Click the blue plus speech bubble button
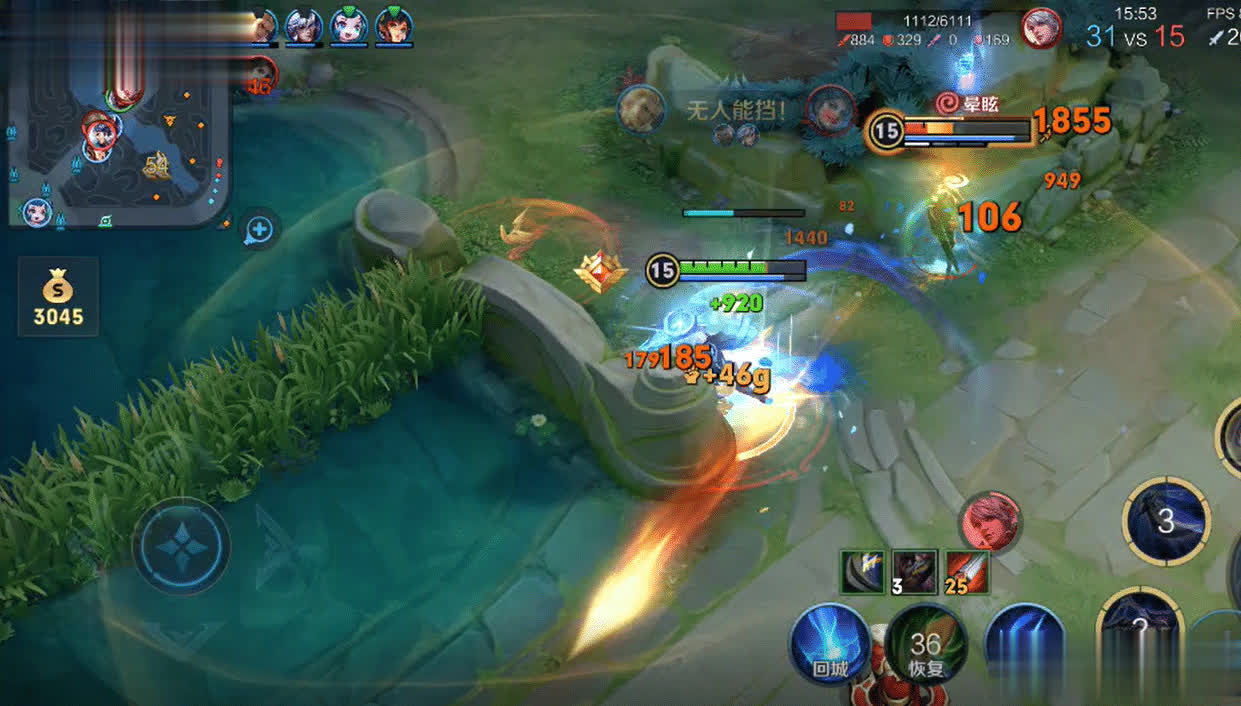 [259, 230]
